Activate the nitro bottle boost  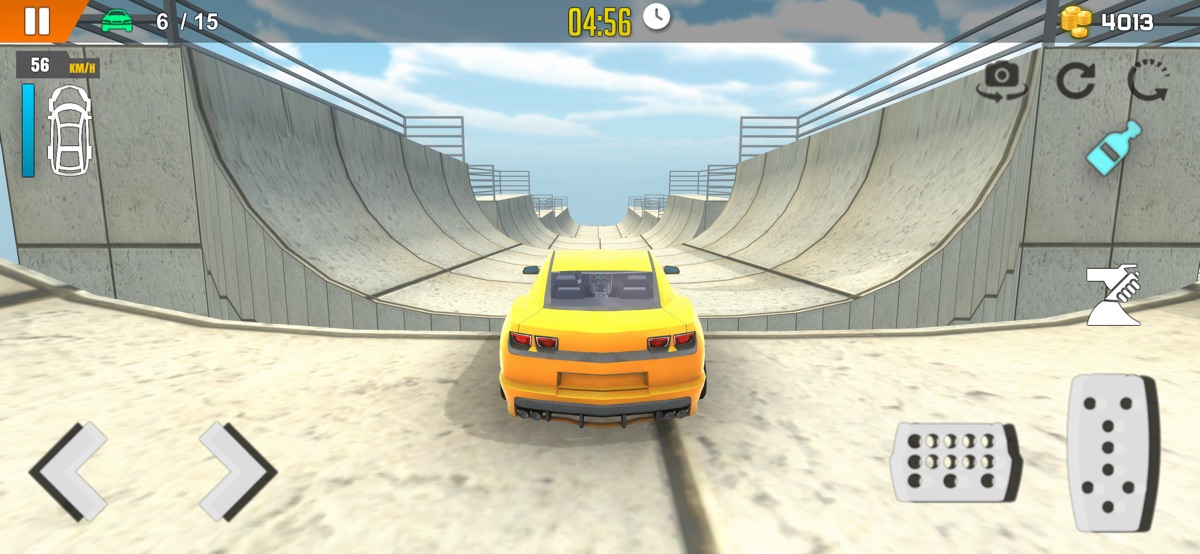(1114, 148)
